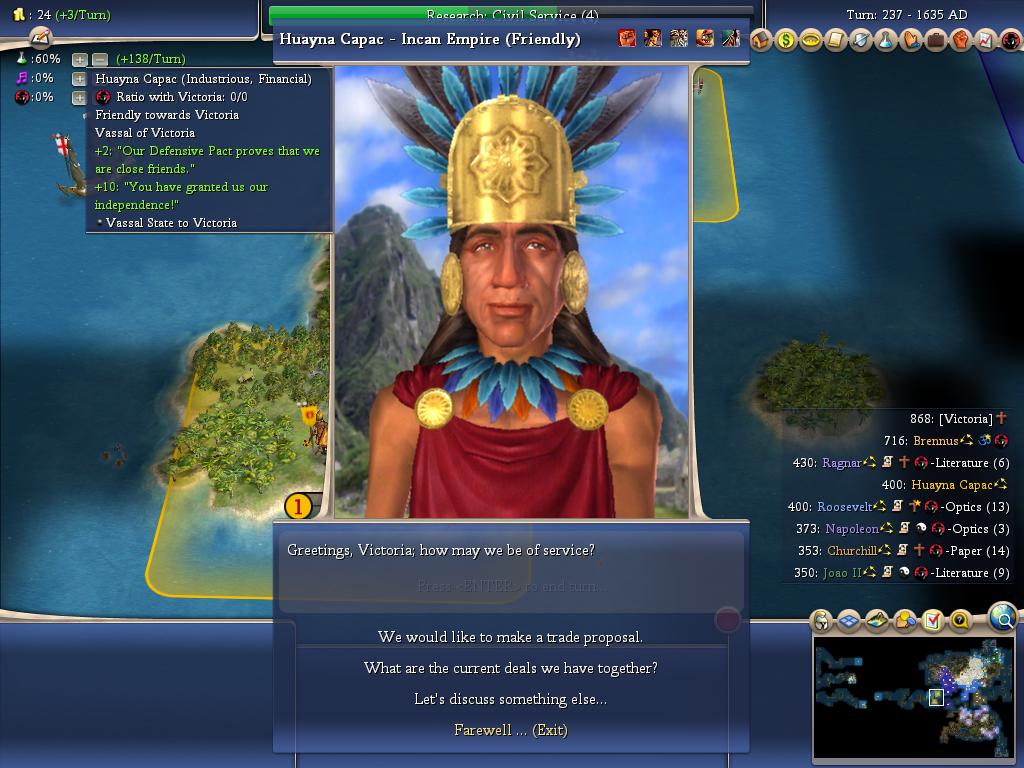Decrease the research rate with the minus button
This screenshot has height=768, width=1024.
(x=99, y=60)
